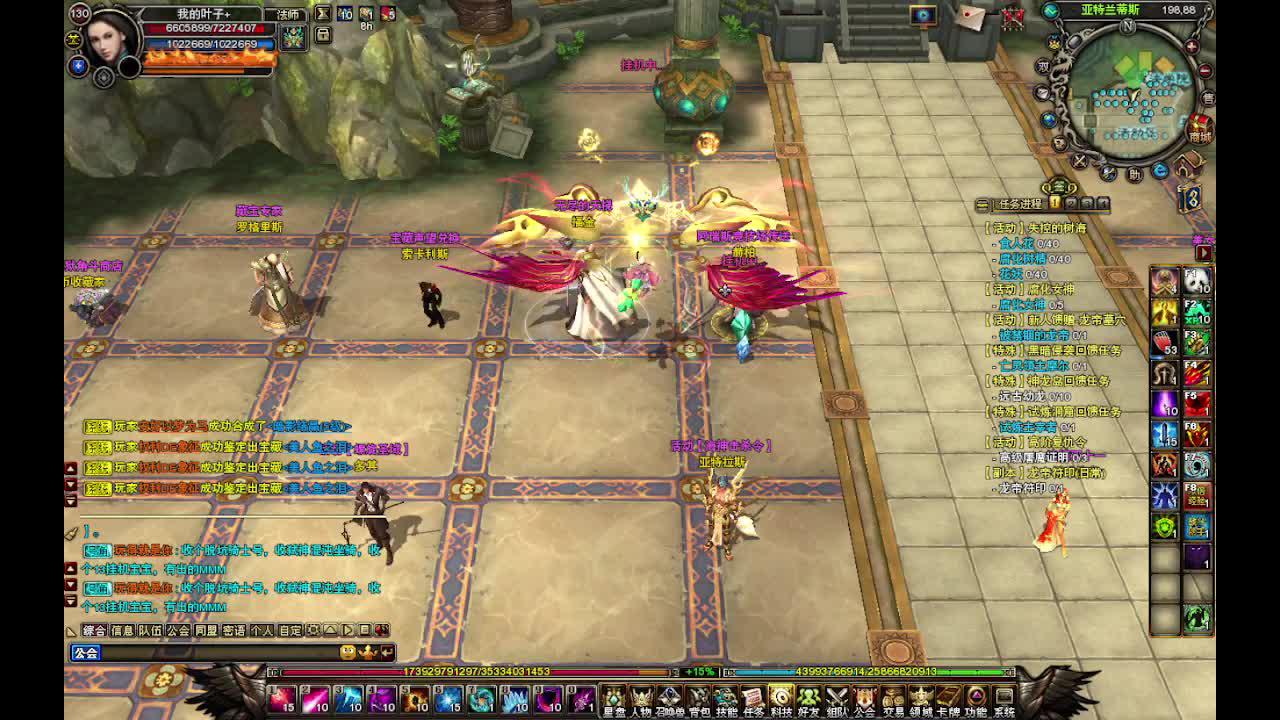Open the 技能 skills panel

click(x=726, y=700)
